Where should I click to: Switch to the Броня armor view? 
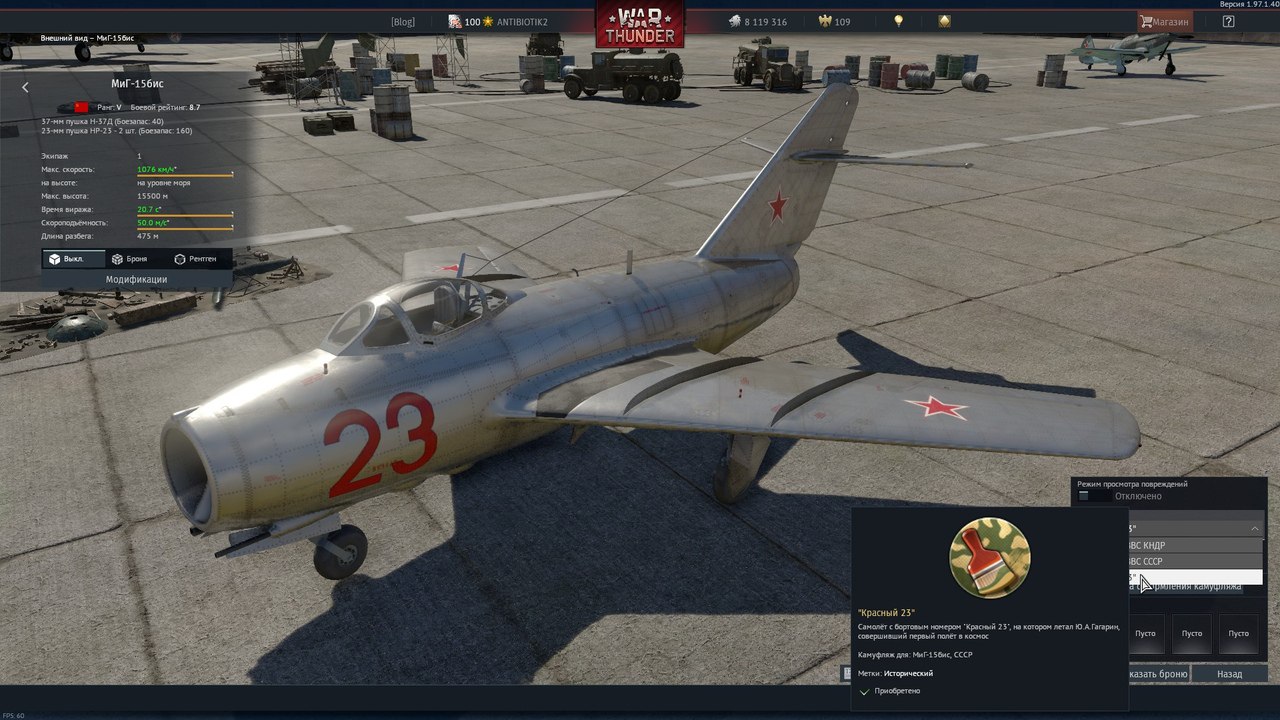pos(129,259)
